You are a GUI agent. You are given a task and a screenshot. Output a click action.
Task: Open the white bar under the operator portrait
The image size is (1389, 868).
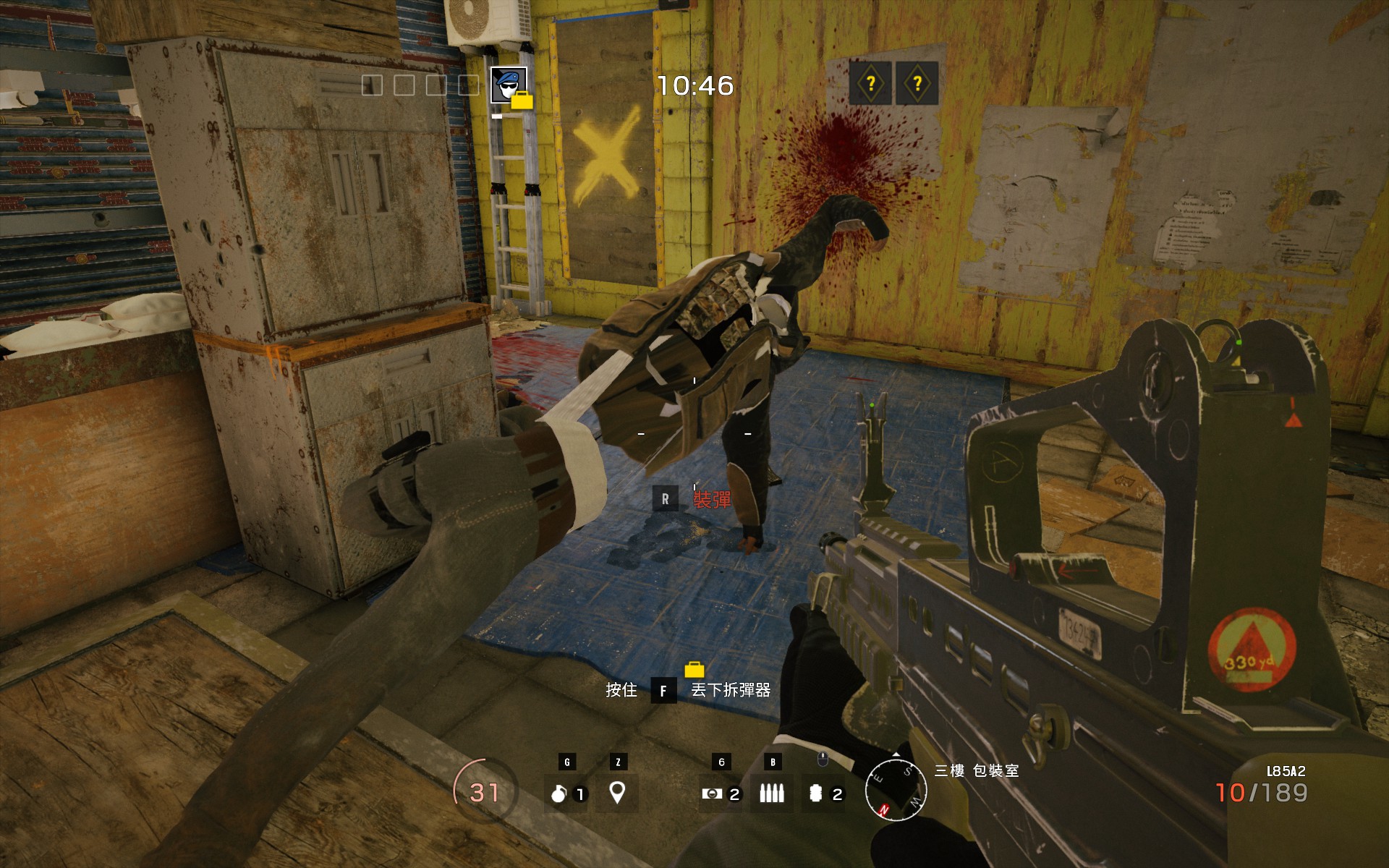tap(497, 116)
